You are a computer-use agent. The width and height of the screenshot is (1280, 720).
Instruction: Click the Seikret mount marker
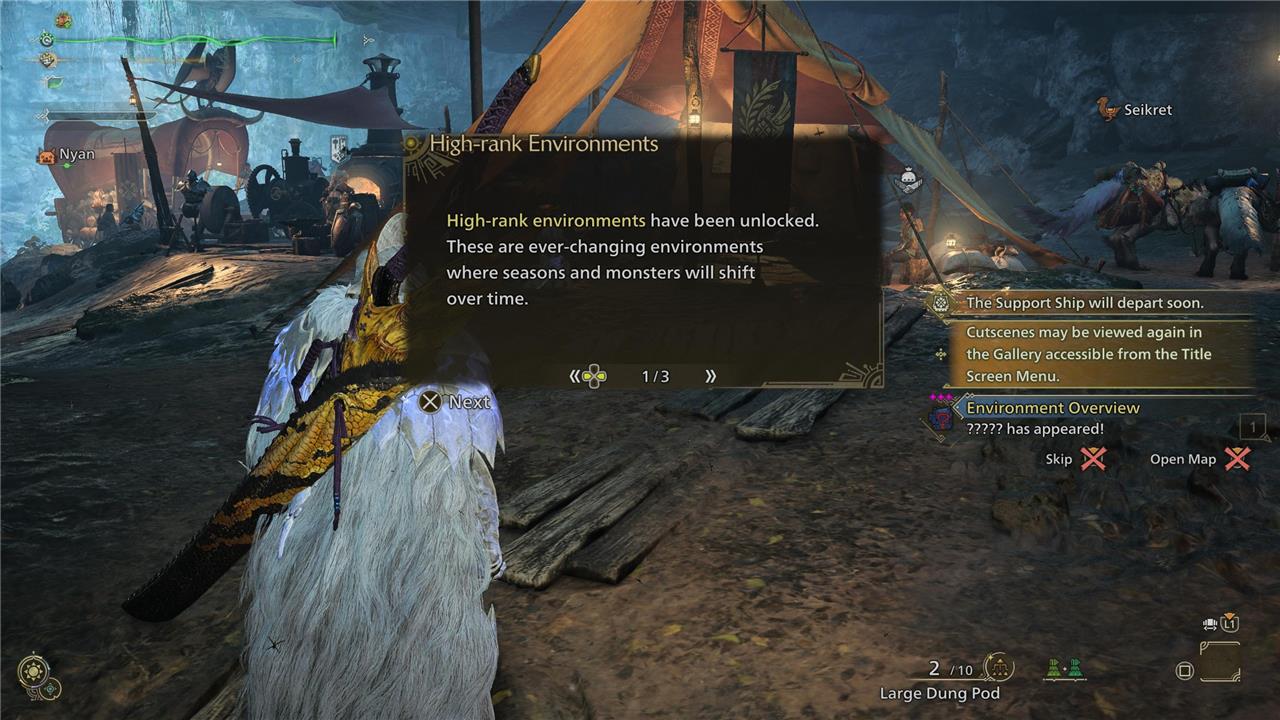point(1135,109)
